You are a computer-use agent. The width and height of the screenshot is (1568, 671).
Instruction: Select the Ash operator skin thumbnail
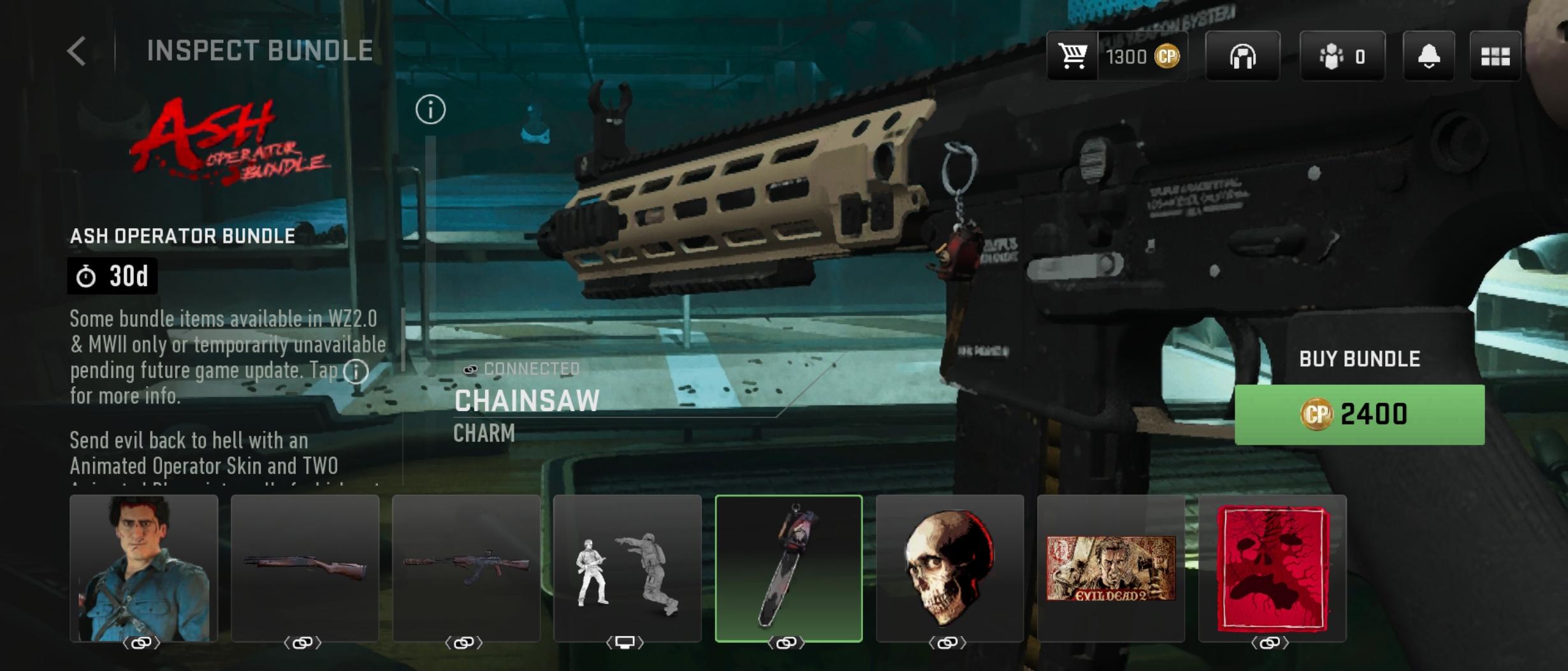[x=143, y=568]
